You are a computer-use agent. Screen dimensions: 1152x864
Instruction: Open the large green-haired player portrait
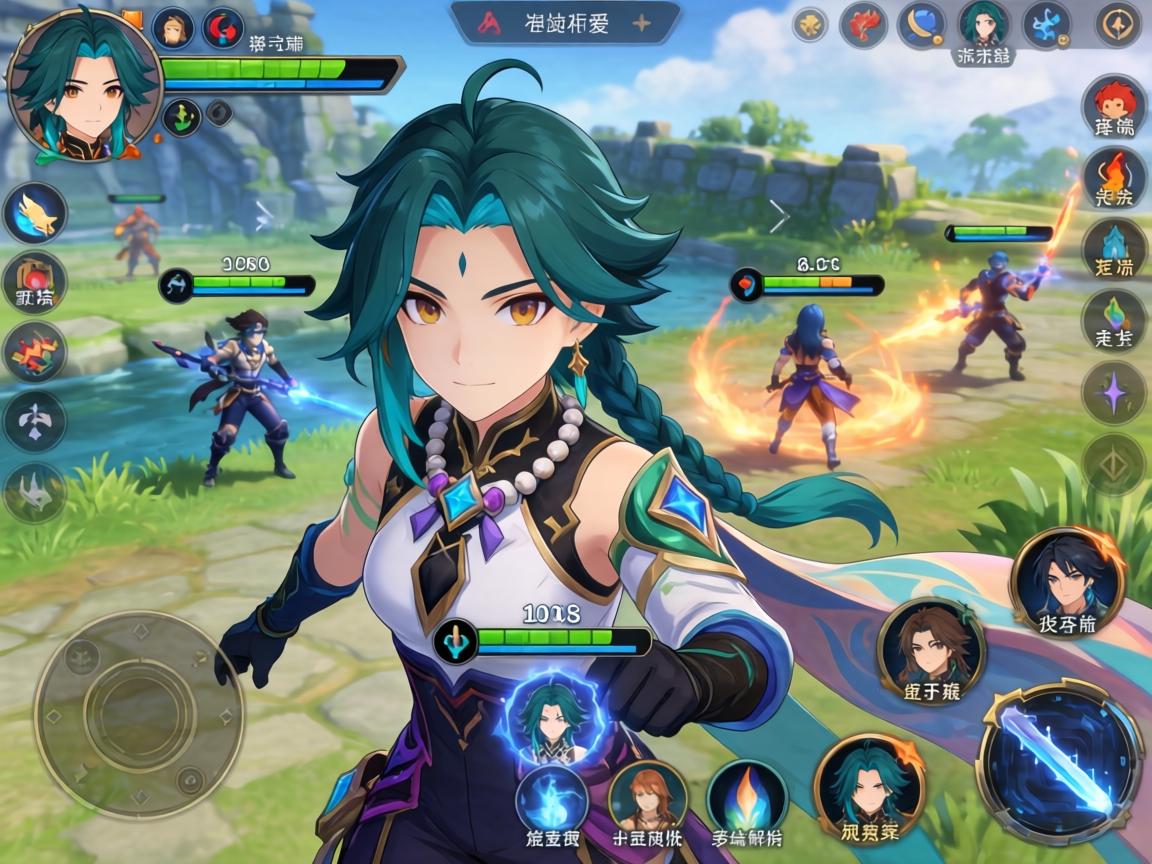coord(84,86)
